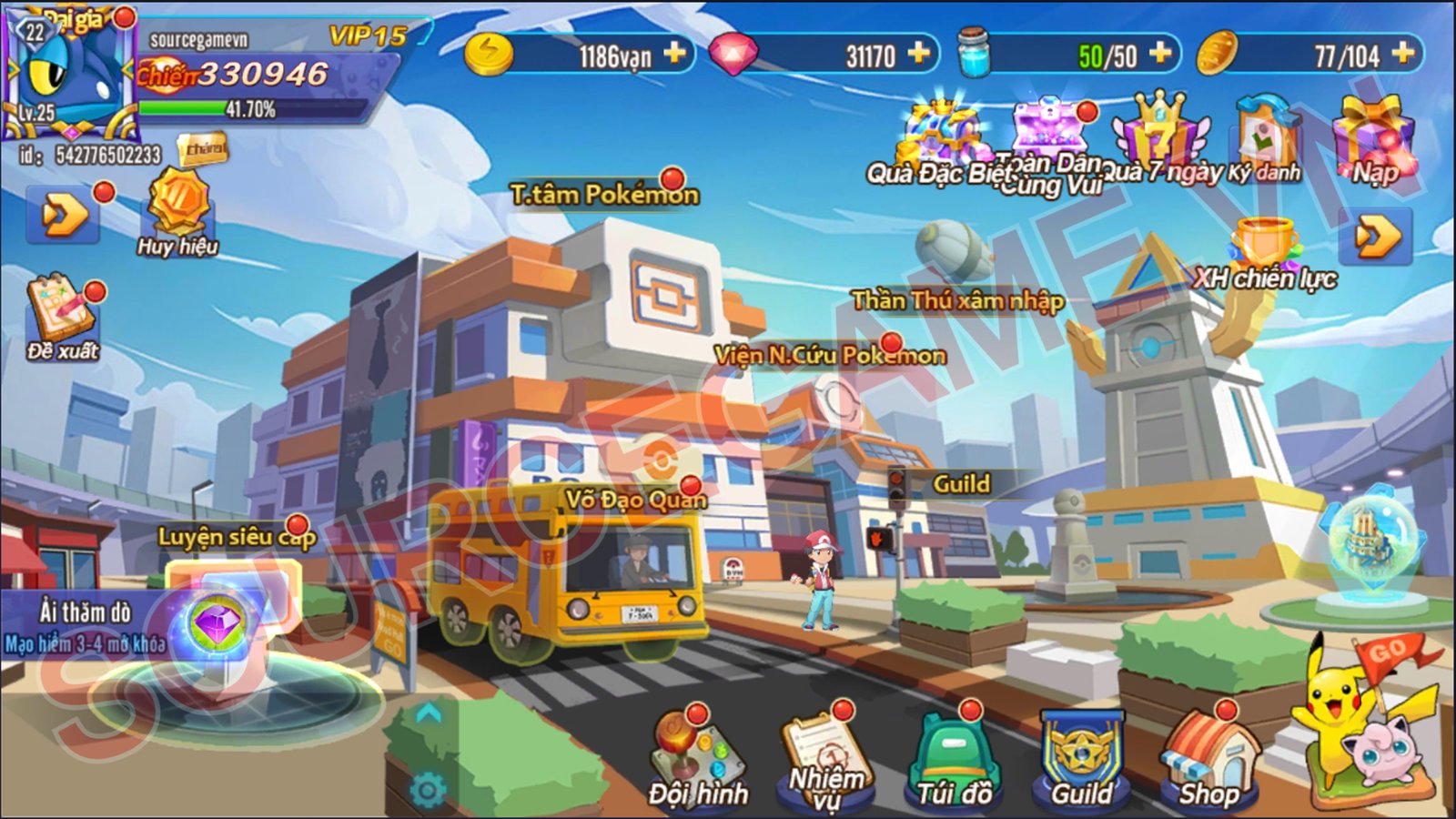Open XH chiến lực power ranking
Screen dimensions: 1456x819
pos(1265,255)
